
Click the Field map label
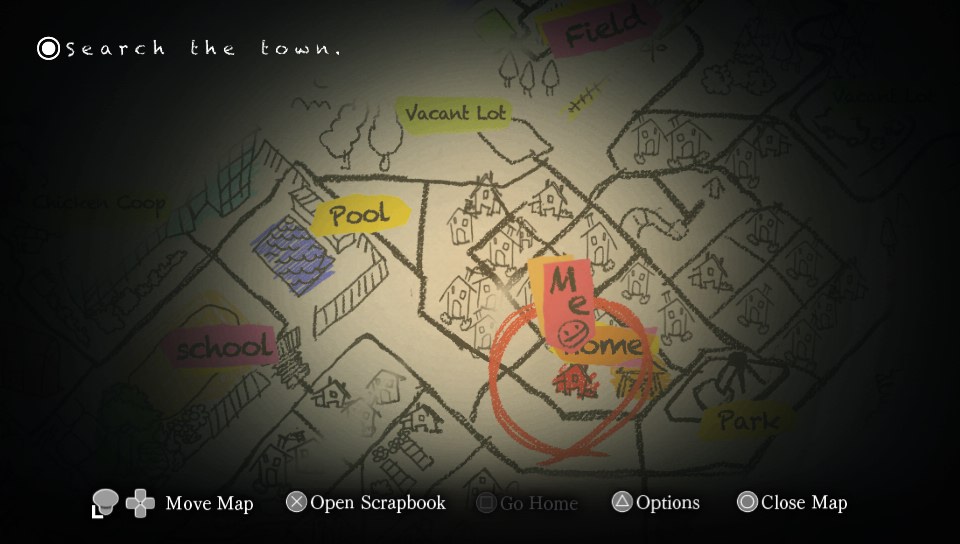[603, 30]
